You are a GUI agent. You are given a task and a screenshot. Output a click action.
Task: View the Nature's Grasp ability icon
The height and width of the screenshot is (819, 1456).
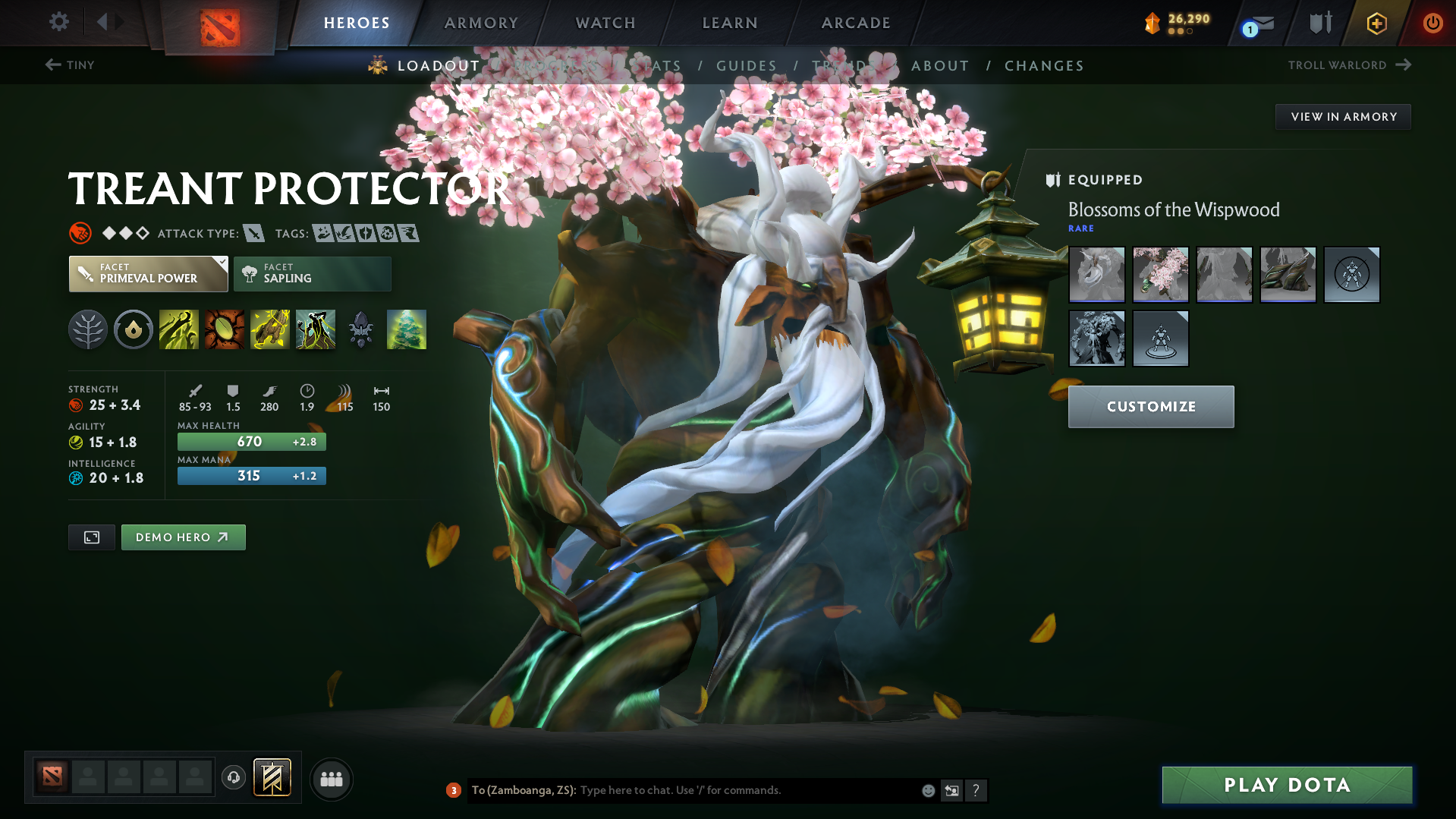[x=179, y=329]
